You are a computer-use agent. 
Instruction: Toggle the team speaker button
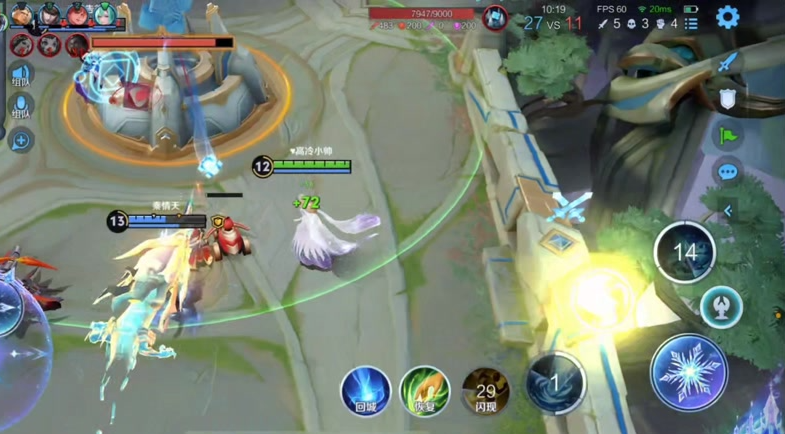20,75
